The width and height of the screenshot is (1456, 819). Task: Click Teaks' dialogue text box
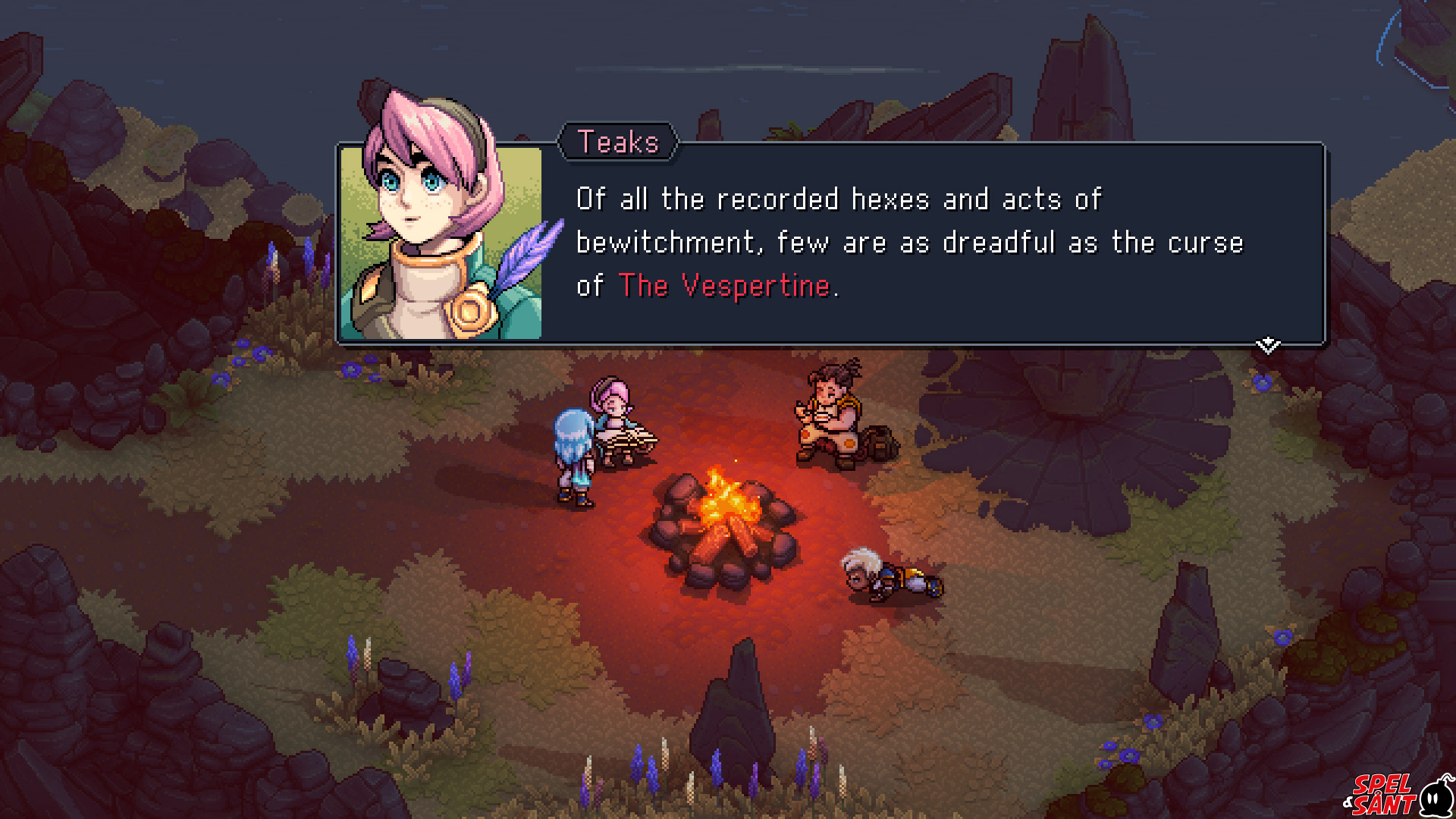pos(910,243)
